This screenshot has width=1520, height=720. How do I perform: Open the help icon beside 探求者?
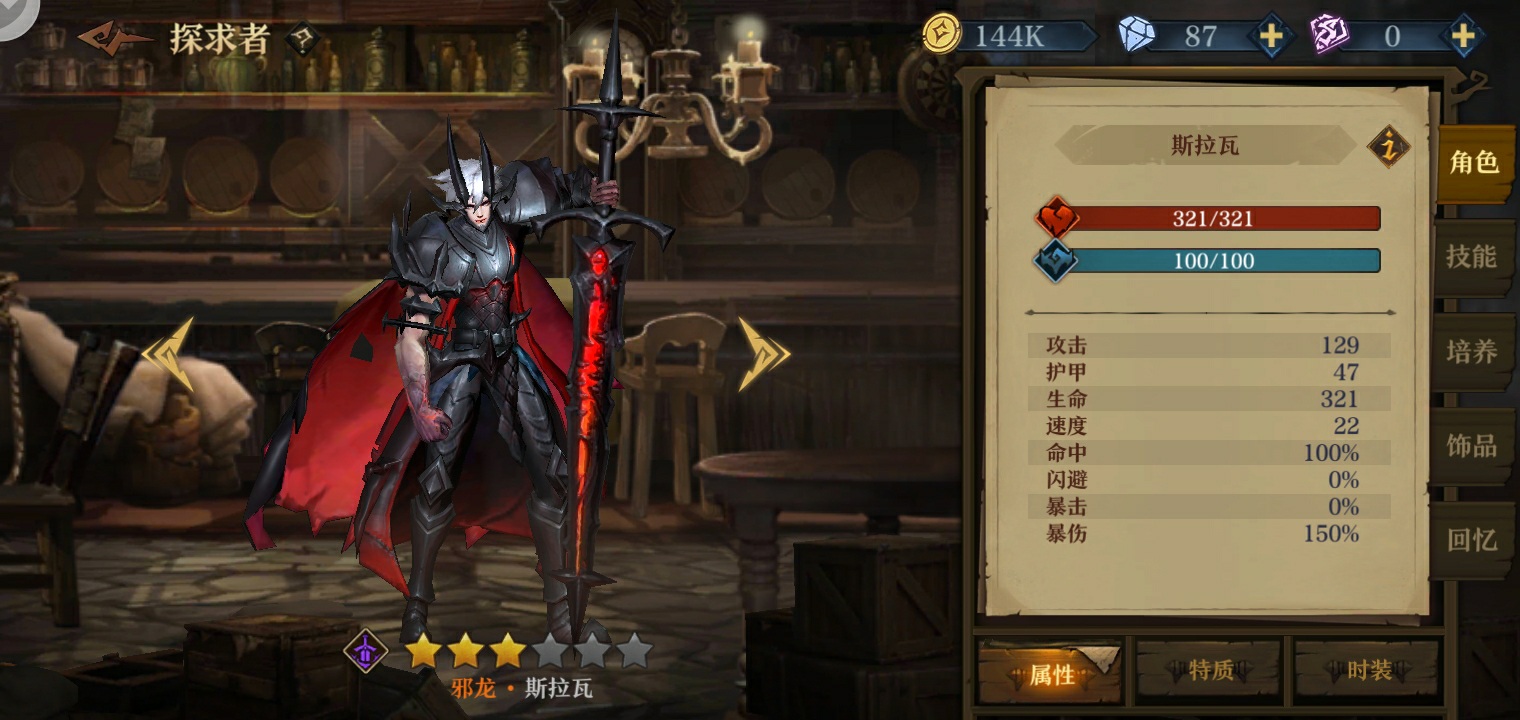tap(302, 39)
